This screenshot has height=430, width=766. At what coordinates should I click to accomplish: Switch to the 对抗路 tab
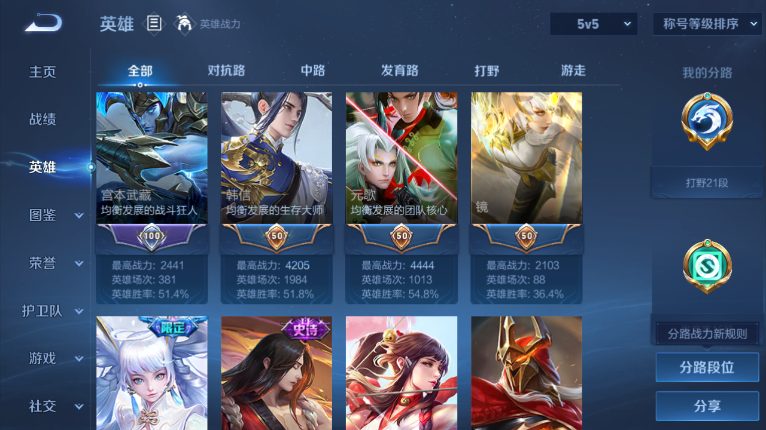click(x=227, y=71)
